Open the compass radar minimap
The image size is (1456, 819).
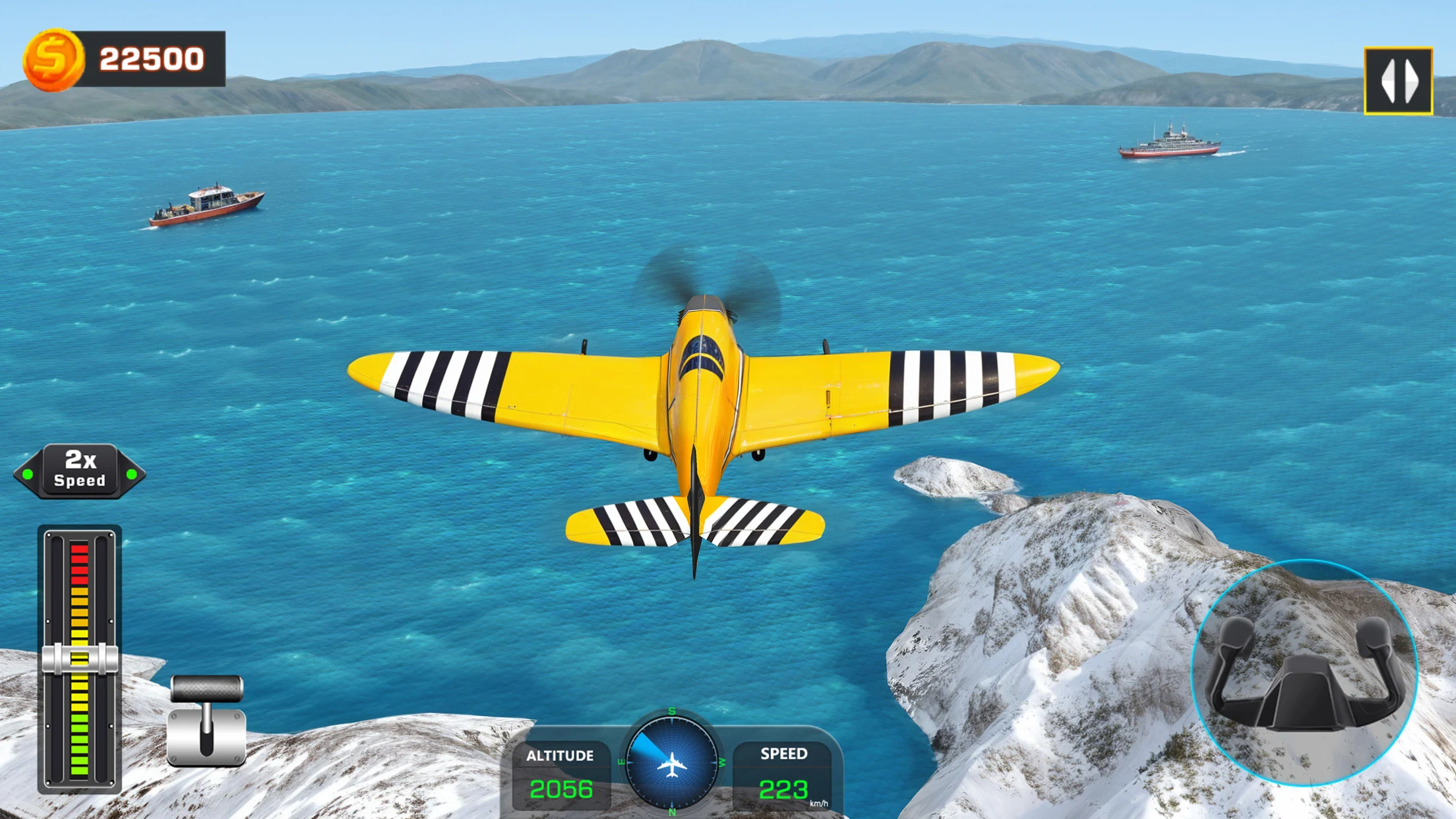tap(671, 762)
